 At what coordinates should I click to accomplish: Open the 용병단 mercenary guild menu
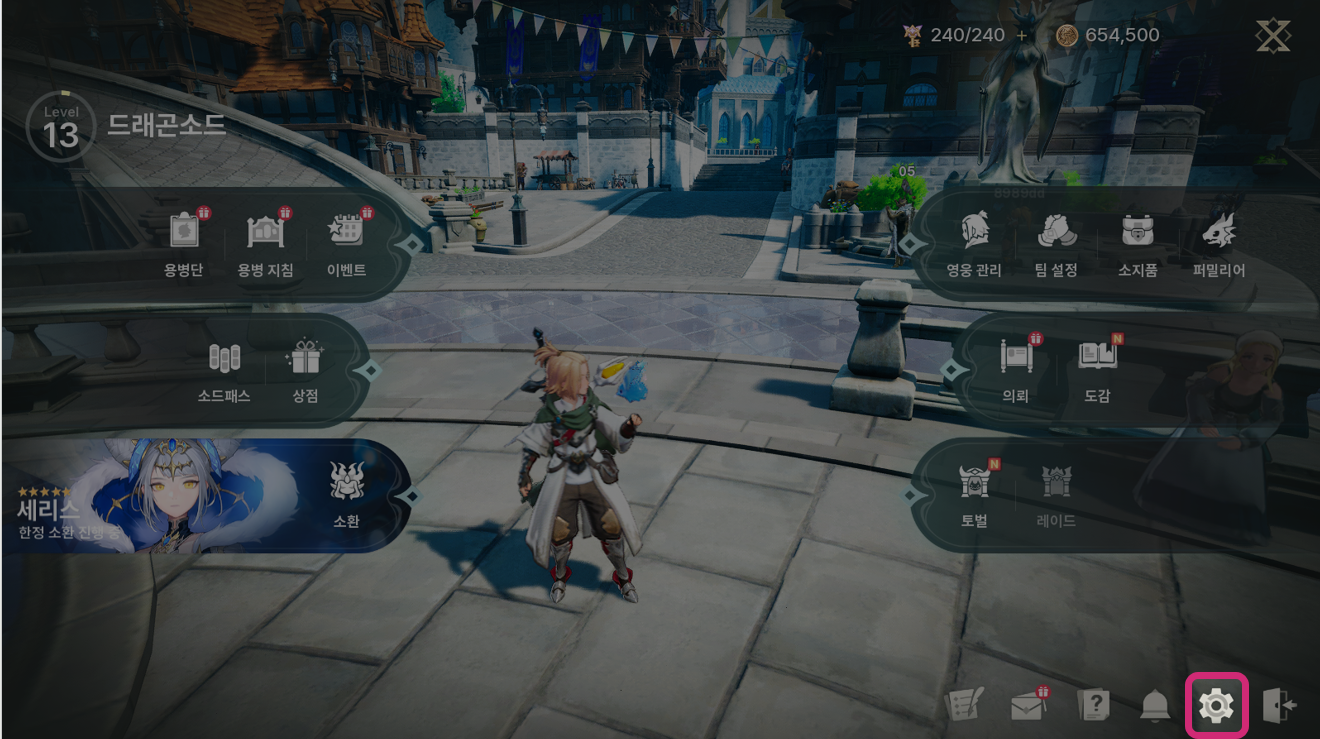(184, 243)
